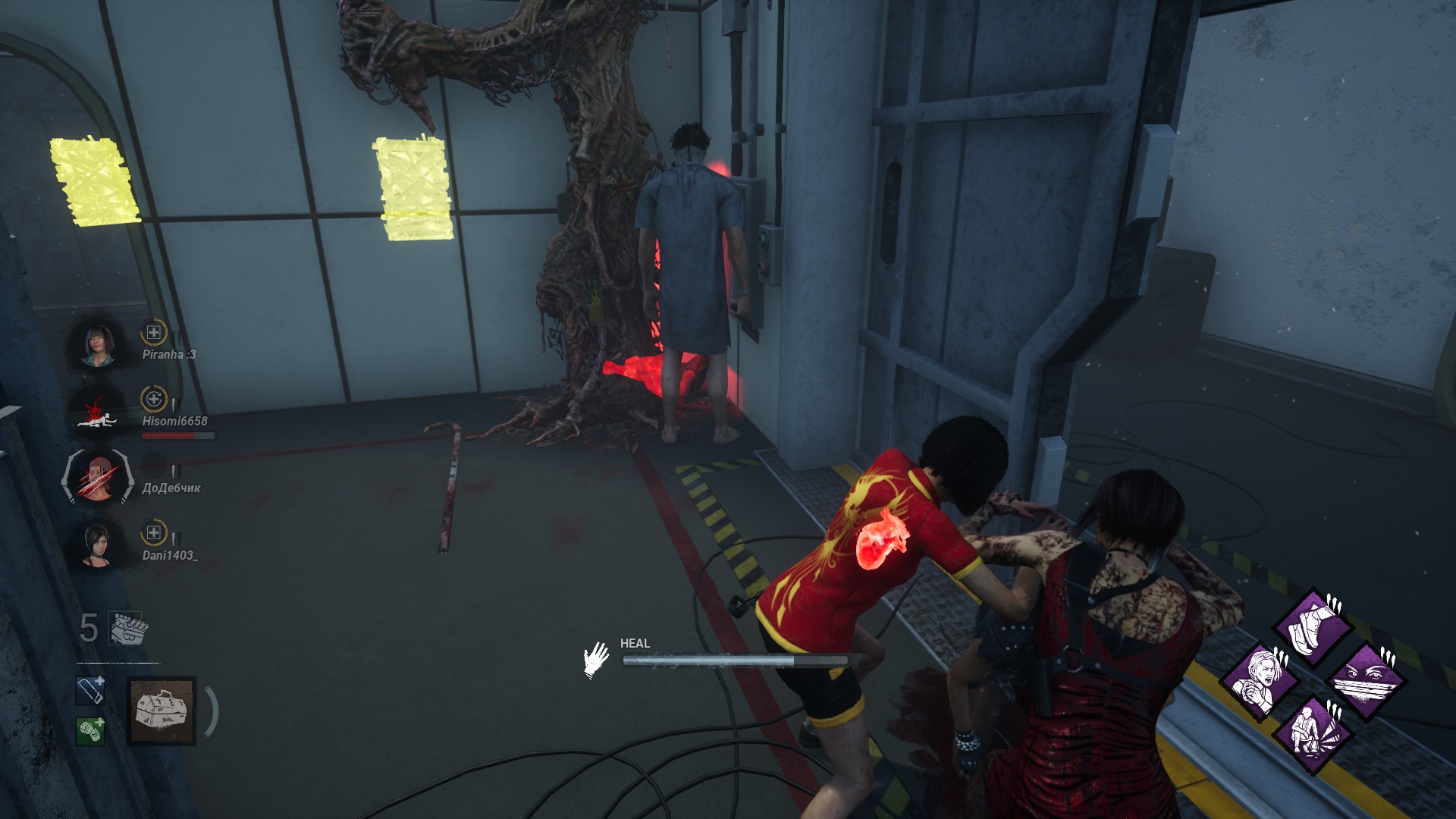Select the green add-on slot
Image resolution: width=1456 pixels, height=819 pixels.
click(90, 731)
